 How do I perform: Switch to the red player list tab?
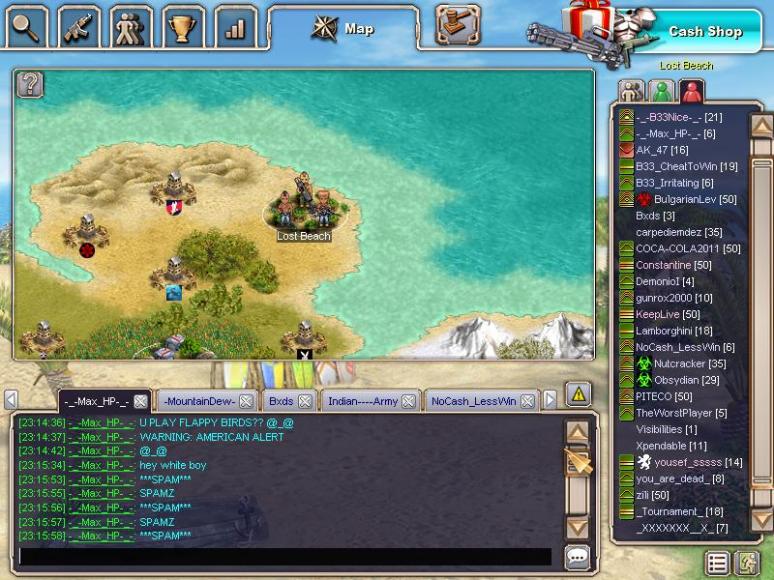[691, 92]
